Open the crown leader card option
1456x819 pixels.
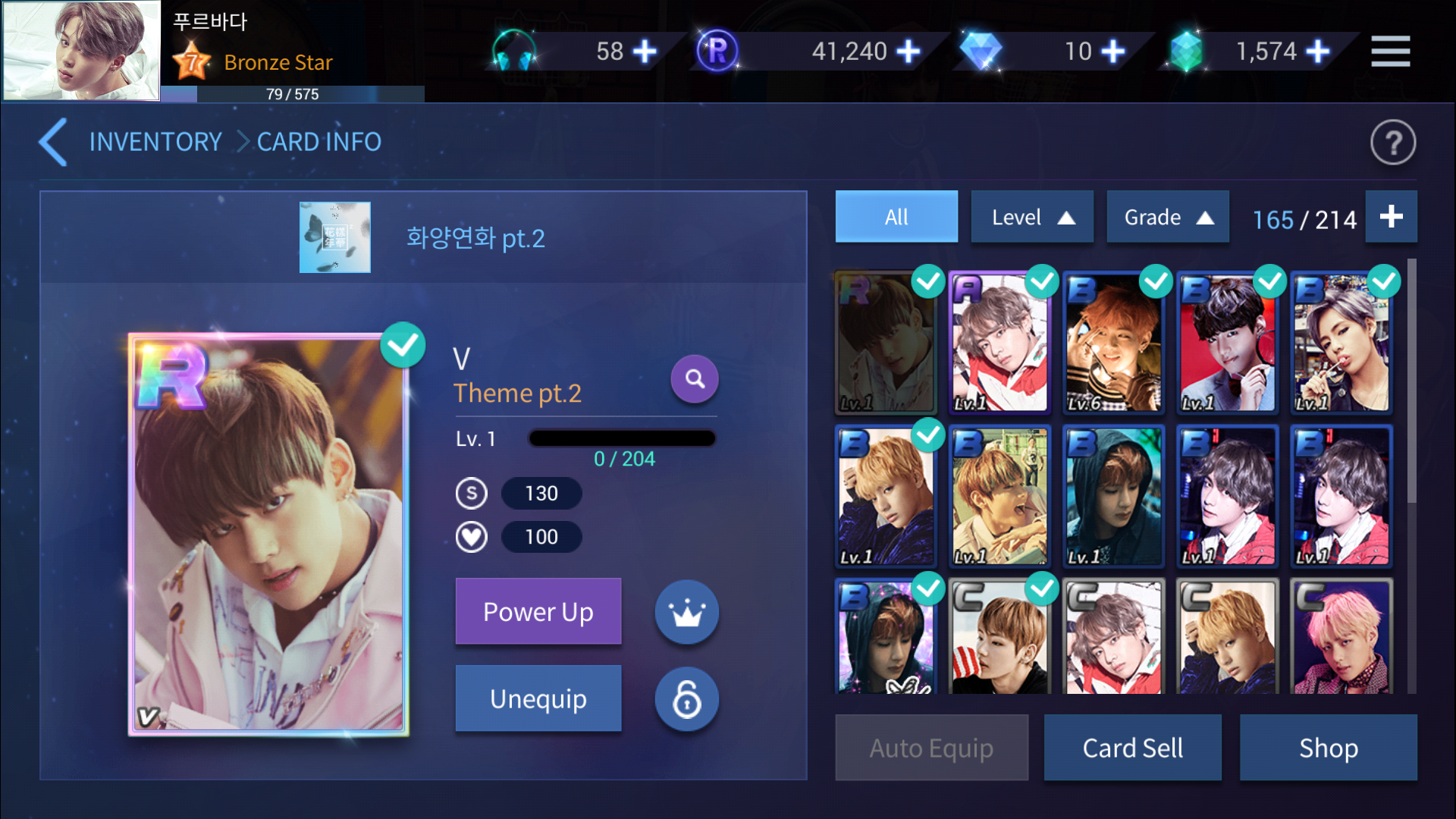pyautogui.click(x=686, y=612)
